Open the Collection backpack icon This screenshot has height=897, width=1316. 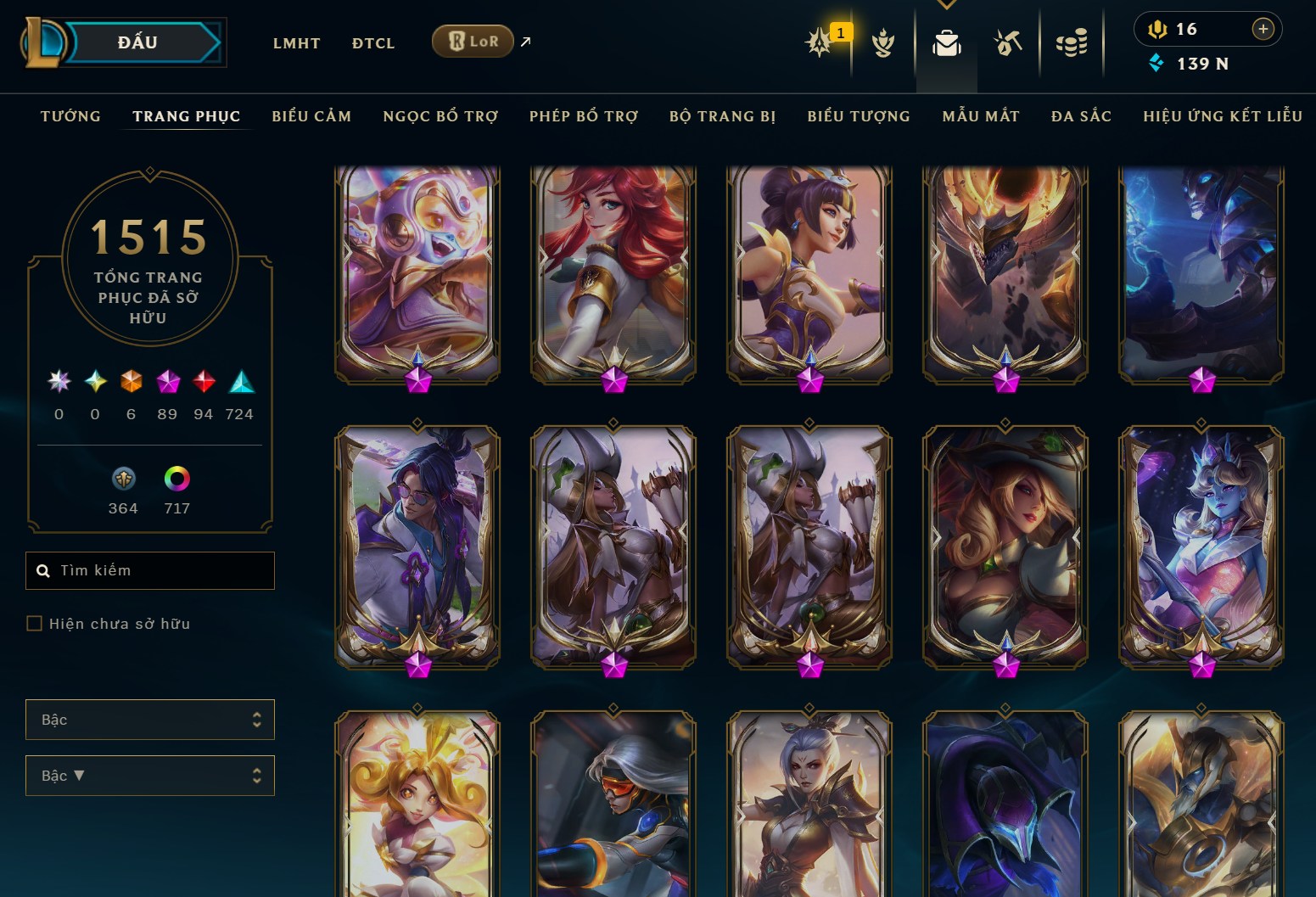pyautogui.click(x=946, y=44)
